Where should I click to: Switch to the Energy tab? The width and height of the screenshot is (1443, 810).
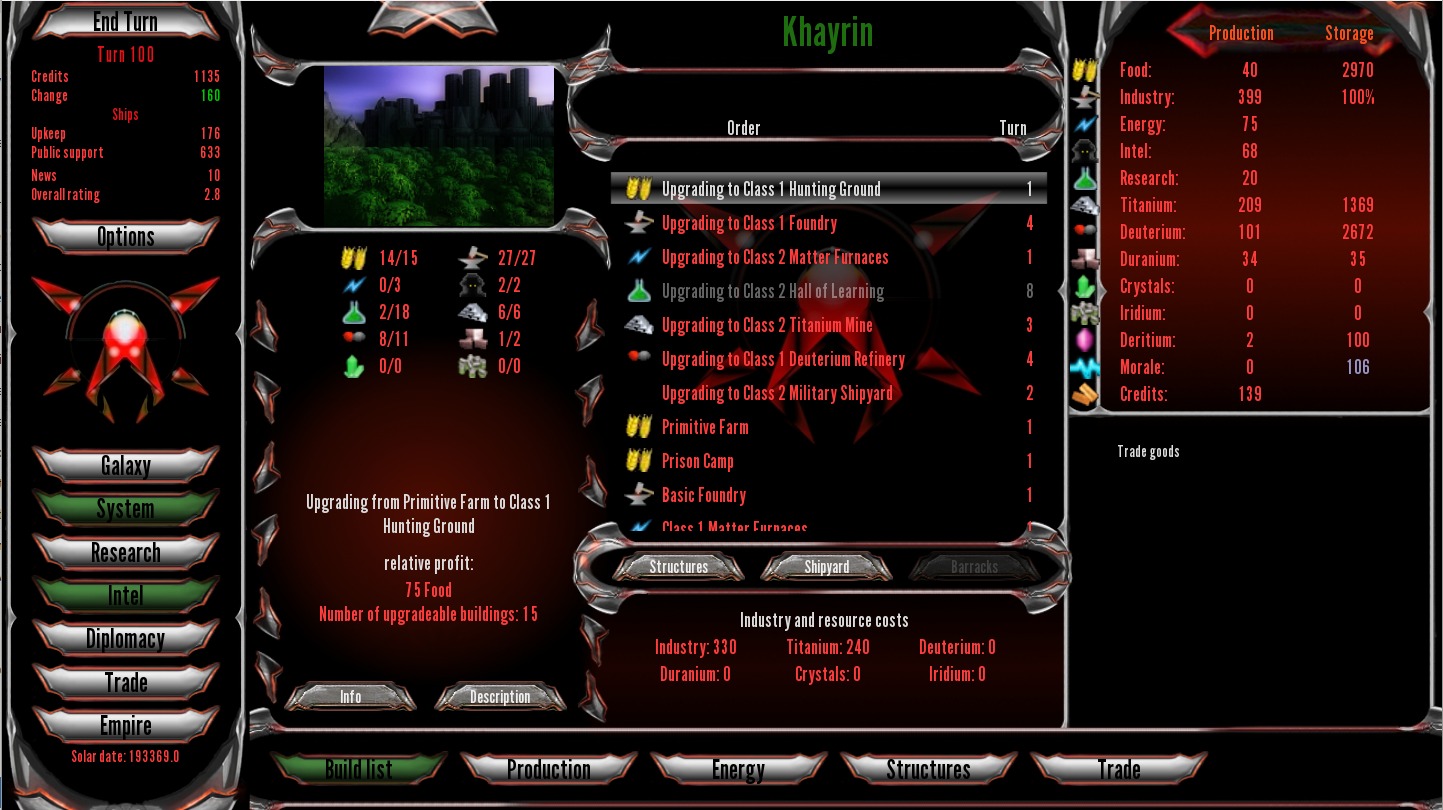pyautogui.click(x=738, y=769)
